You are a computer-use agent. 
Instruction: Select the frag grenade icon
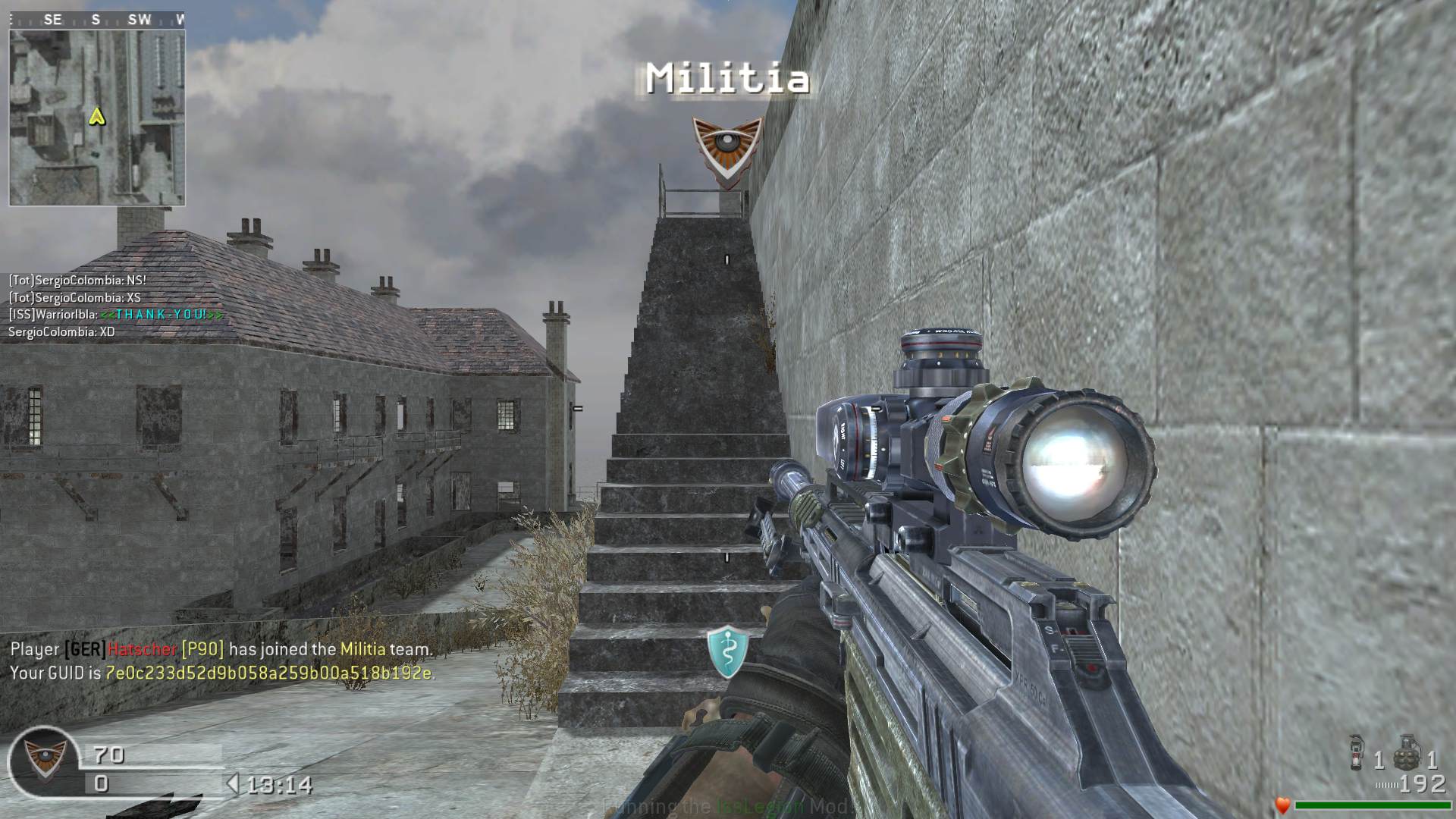tap(1407, 752)
